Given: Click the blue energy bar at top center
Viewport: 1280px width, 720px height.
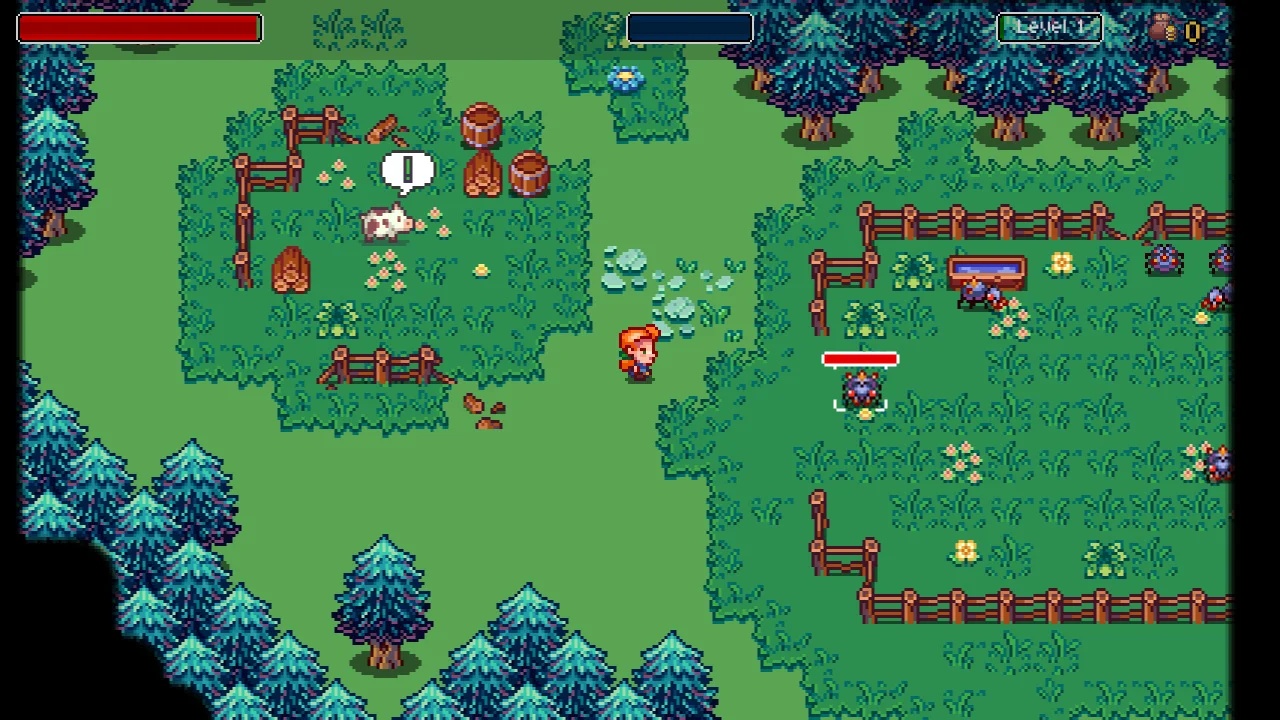Looking at the screenshot, I should pos(689,27).
